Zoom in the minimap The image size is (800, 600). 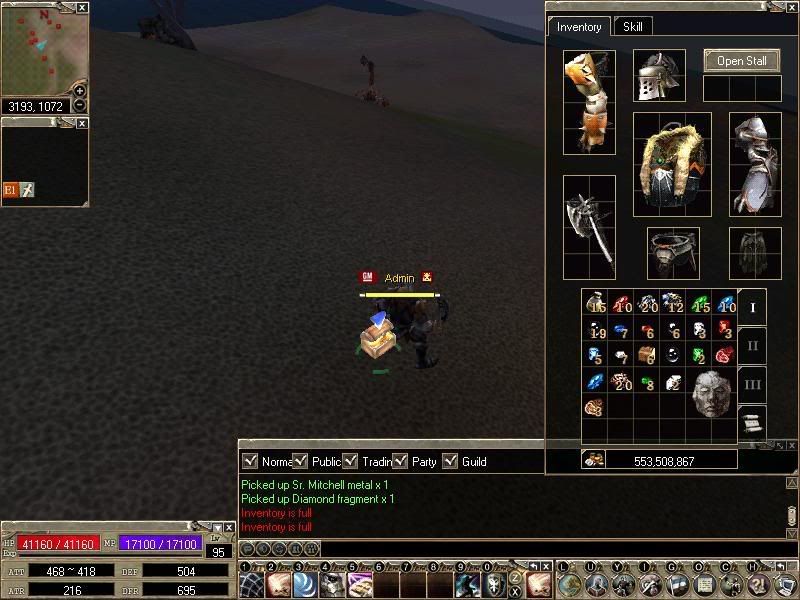coord(80,90)
